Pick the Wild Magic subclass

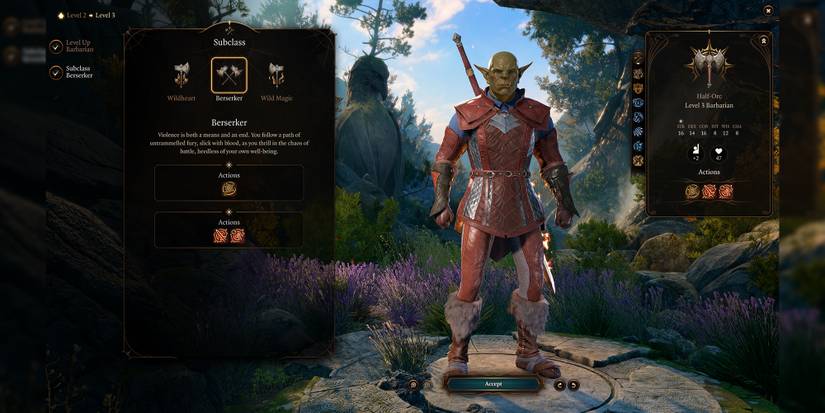[x=276, y=76]
